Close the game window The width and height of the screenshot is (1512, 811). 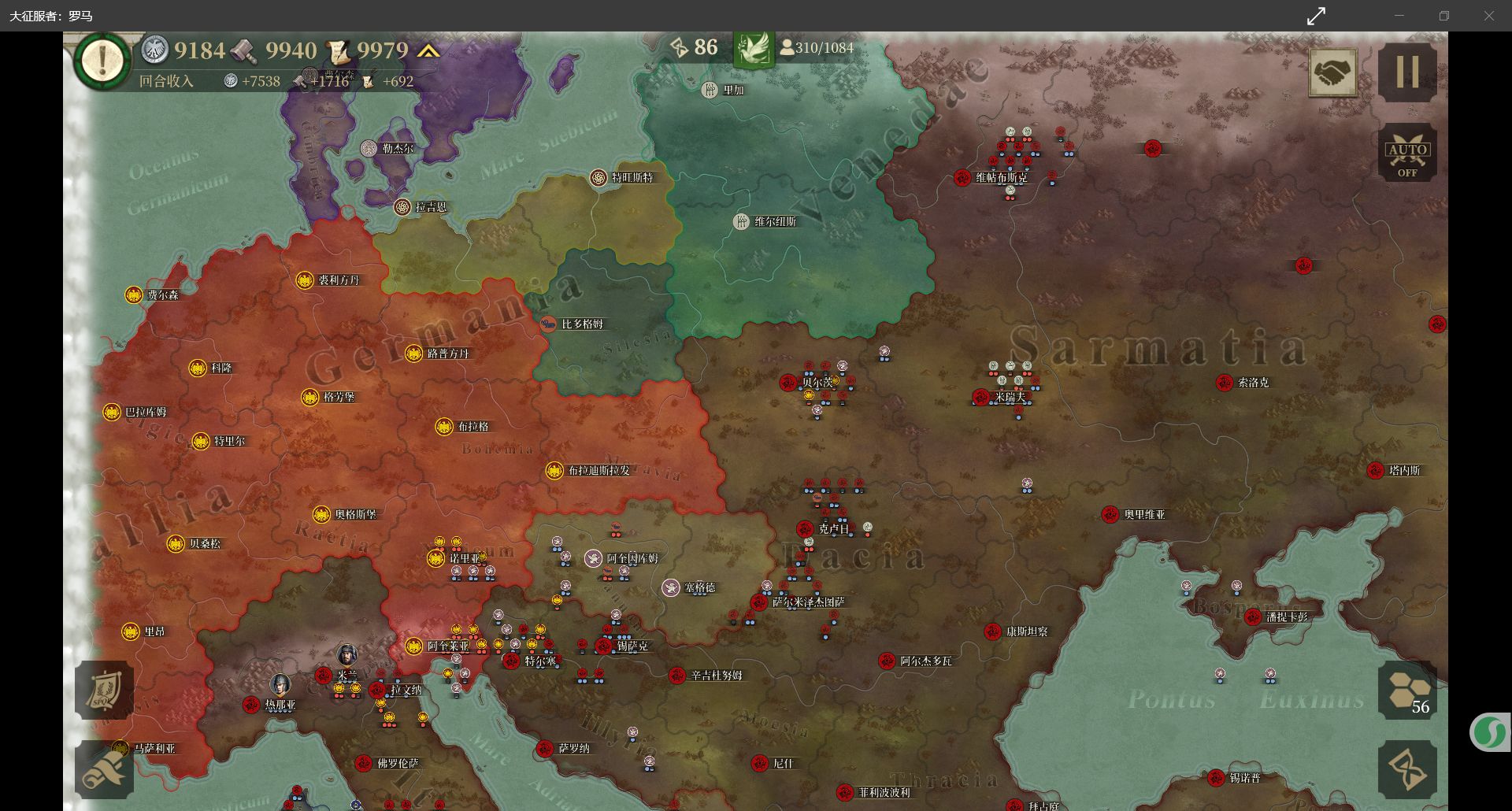coord(1488,16)
